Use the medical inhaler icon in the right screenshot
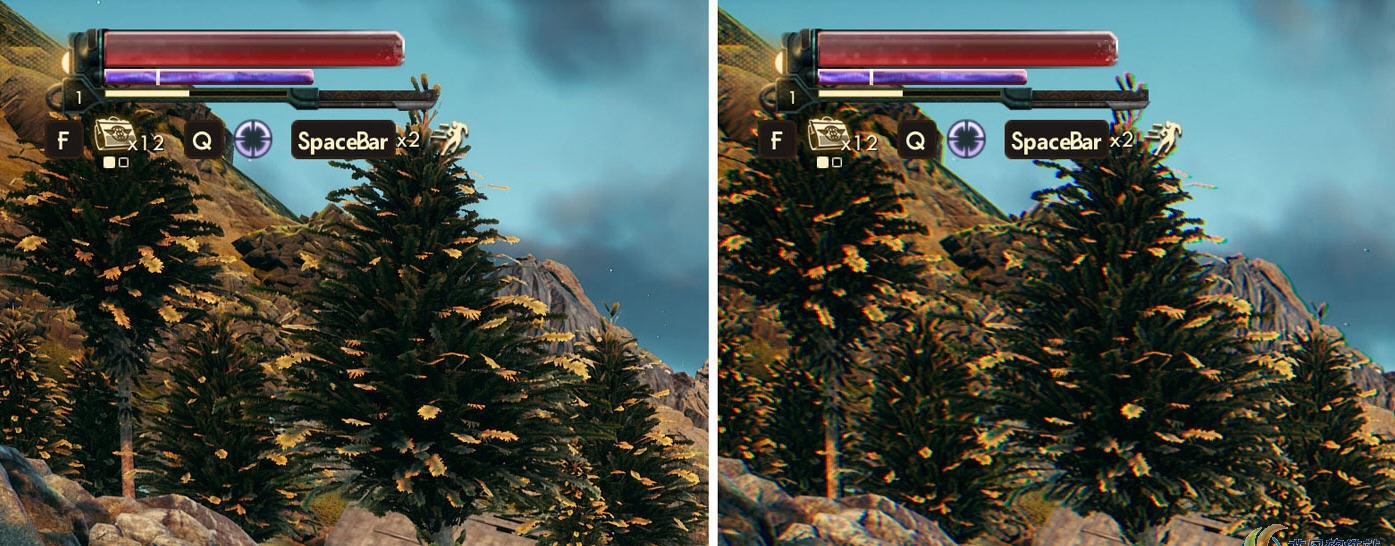1395x546 pixels. pyautogui.click(x=826, y=136)
